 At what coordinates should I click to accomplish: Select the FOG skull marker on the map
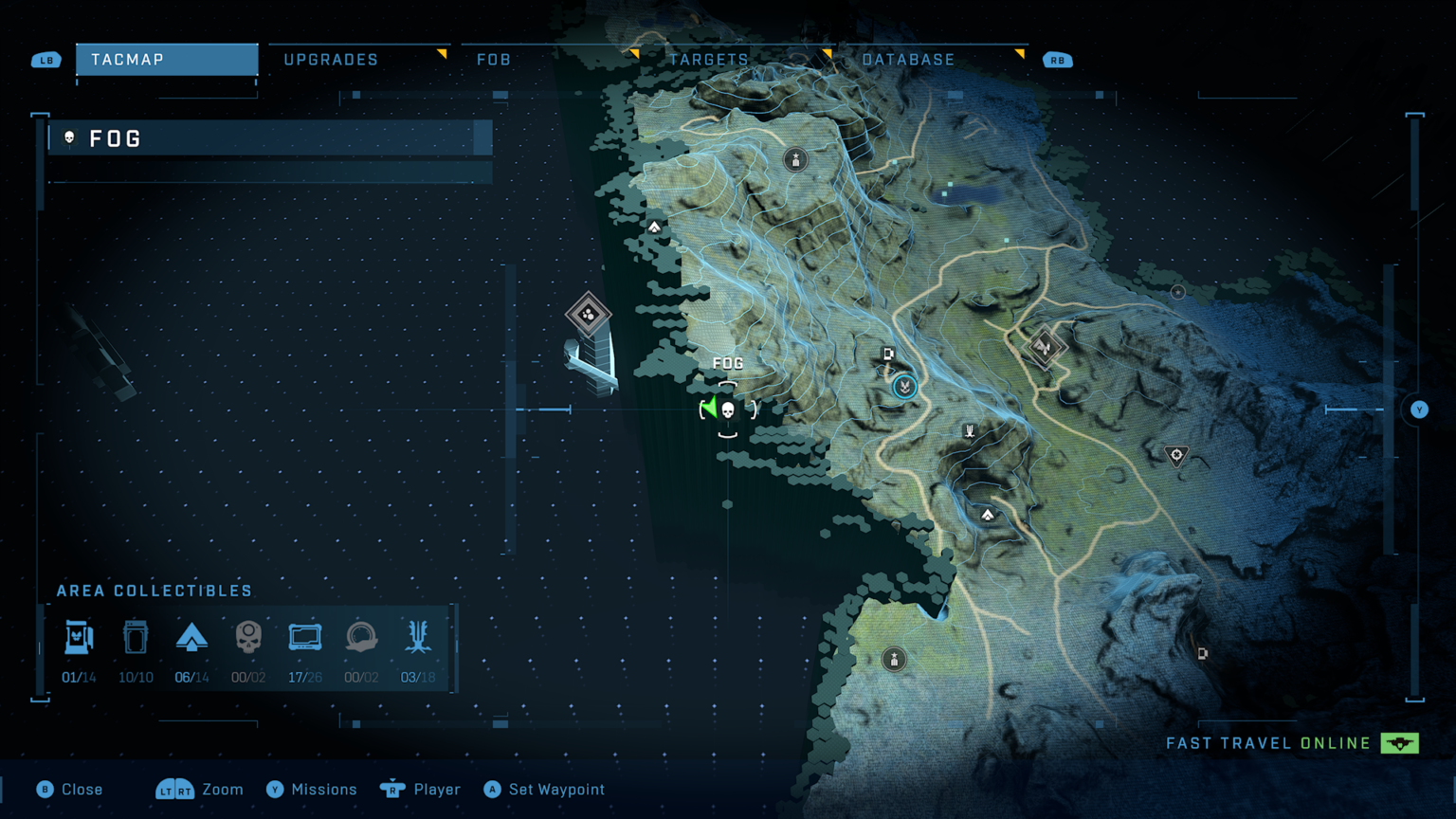726,411
